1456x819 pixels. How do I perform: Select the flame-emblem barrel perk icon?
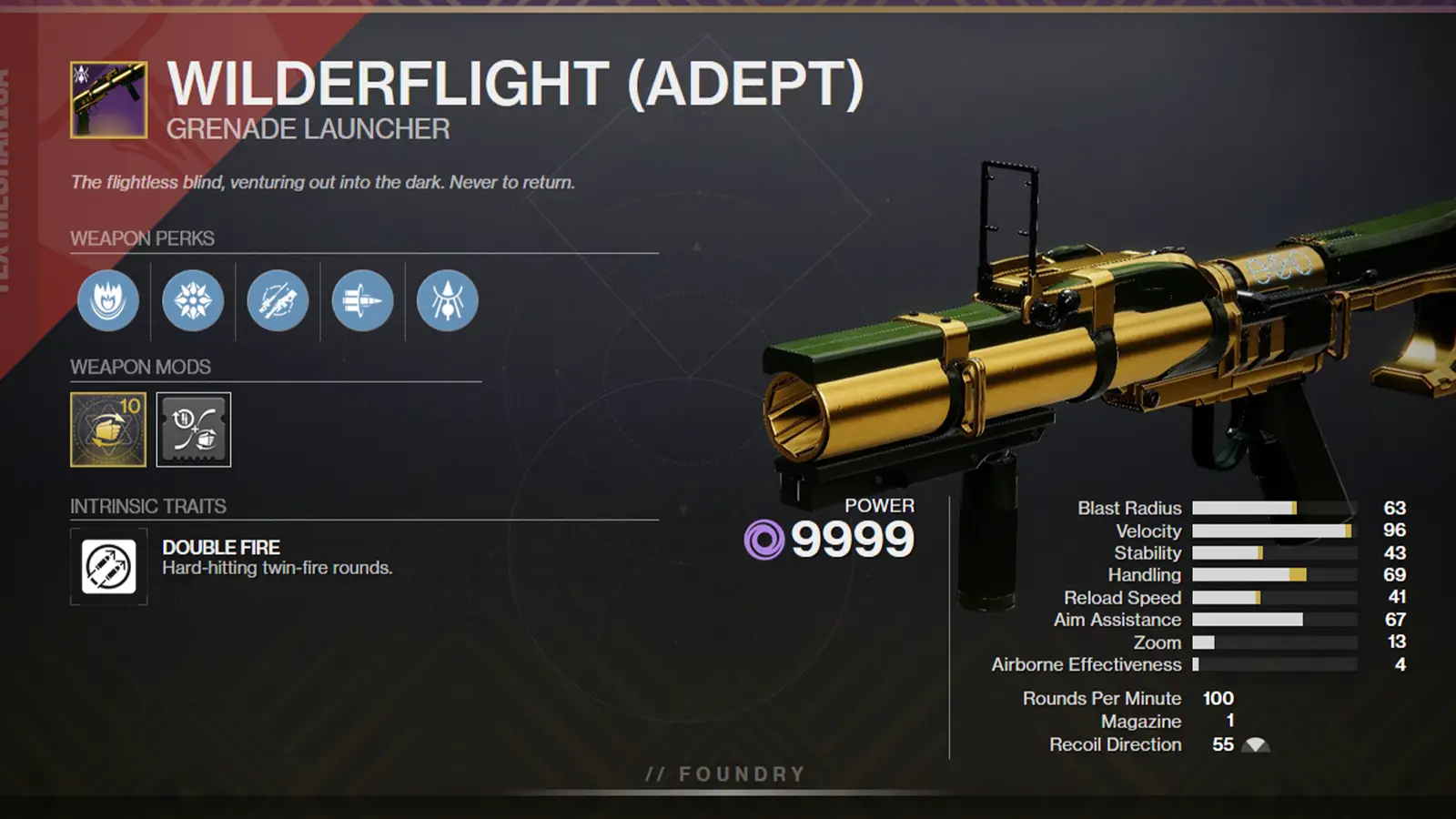coord(108,302)
